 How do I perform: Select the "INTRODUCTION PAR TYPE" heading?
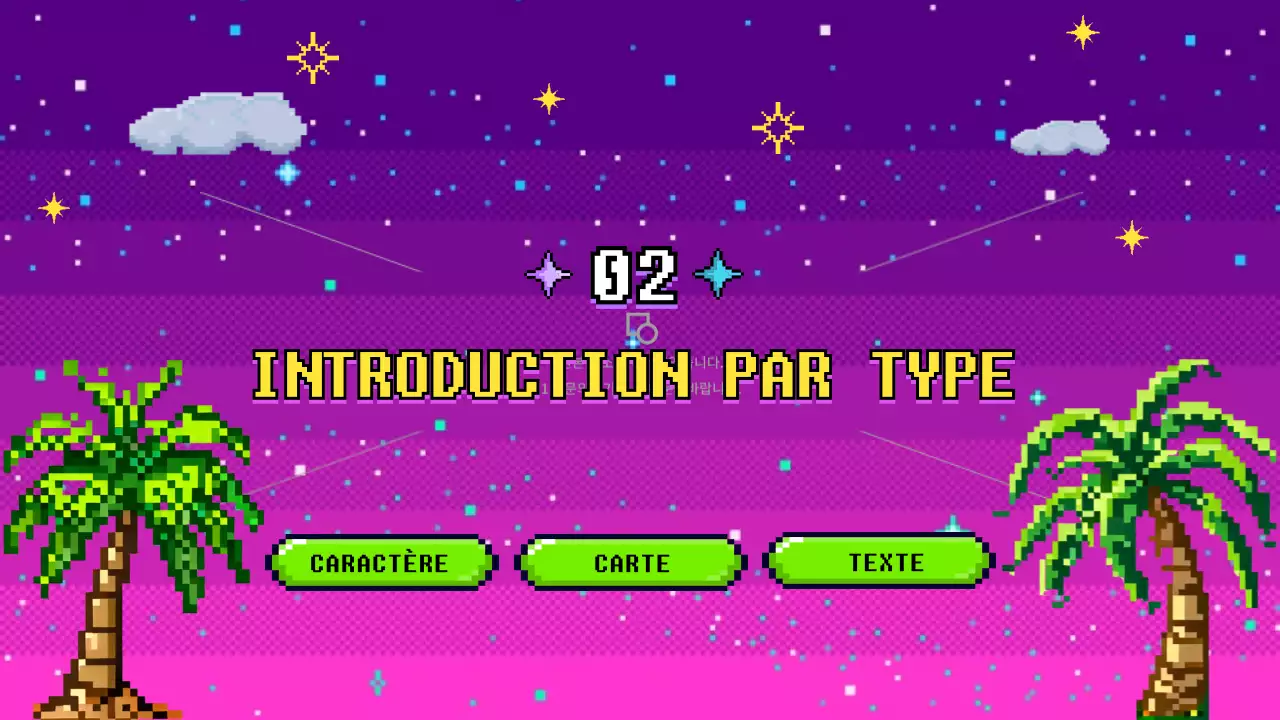point(634,375)
